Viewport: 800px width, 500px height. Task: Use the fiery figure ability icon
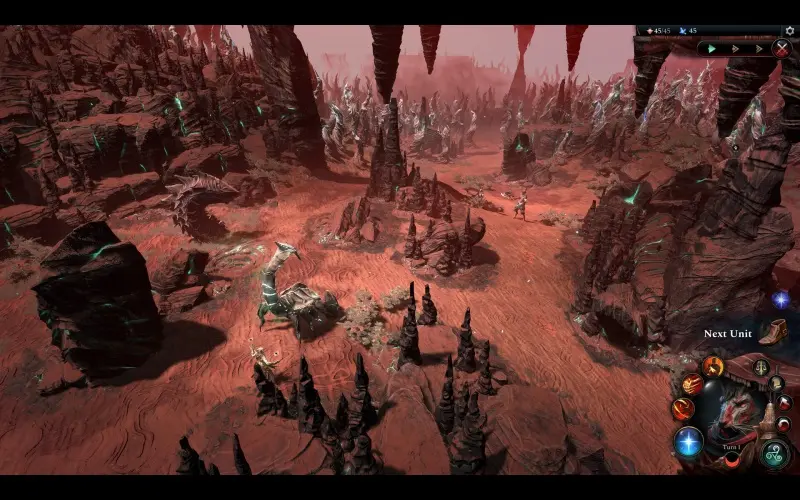[713, 366]
